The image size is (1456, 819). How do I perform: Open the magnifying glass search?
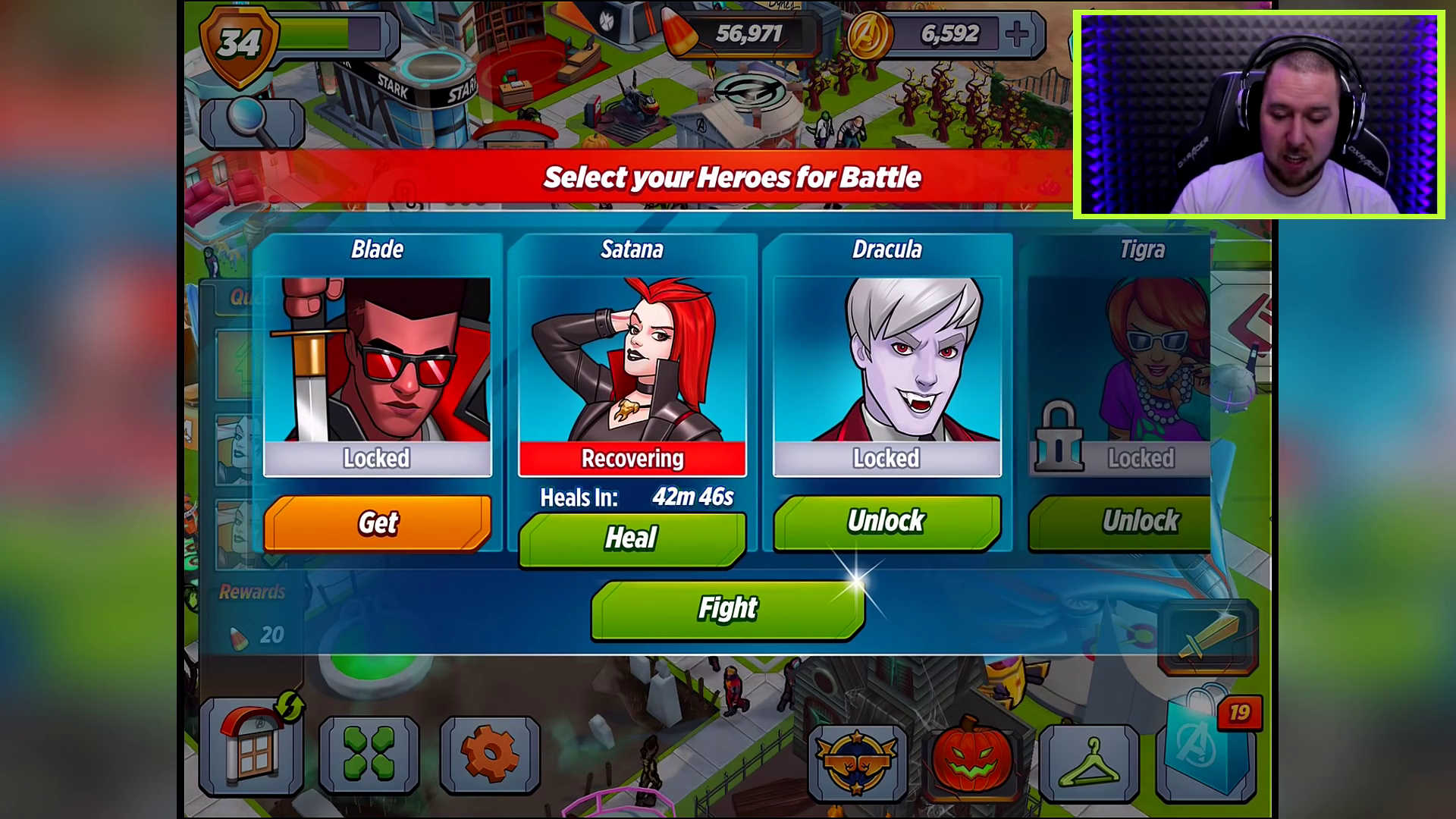tap(252, 123)
